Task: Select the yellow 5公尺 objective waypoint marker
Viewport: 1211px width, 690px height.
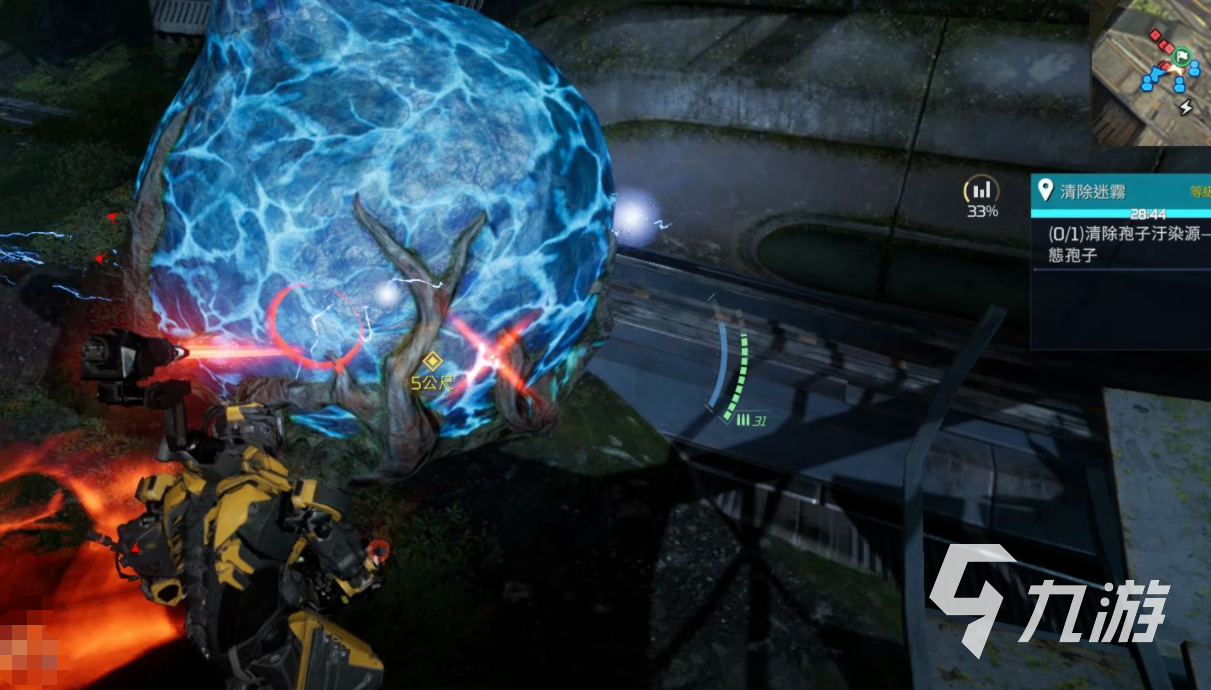Action: [x=432, y=361]
